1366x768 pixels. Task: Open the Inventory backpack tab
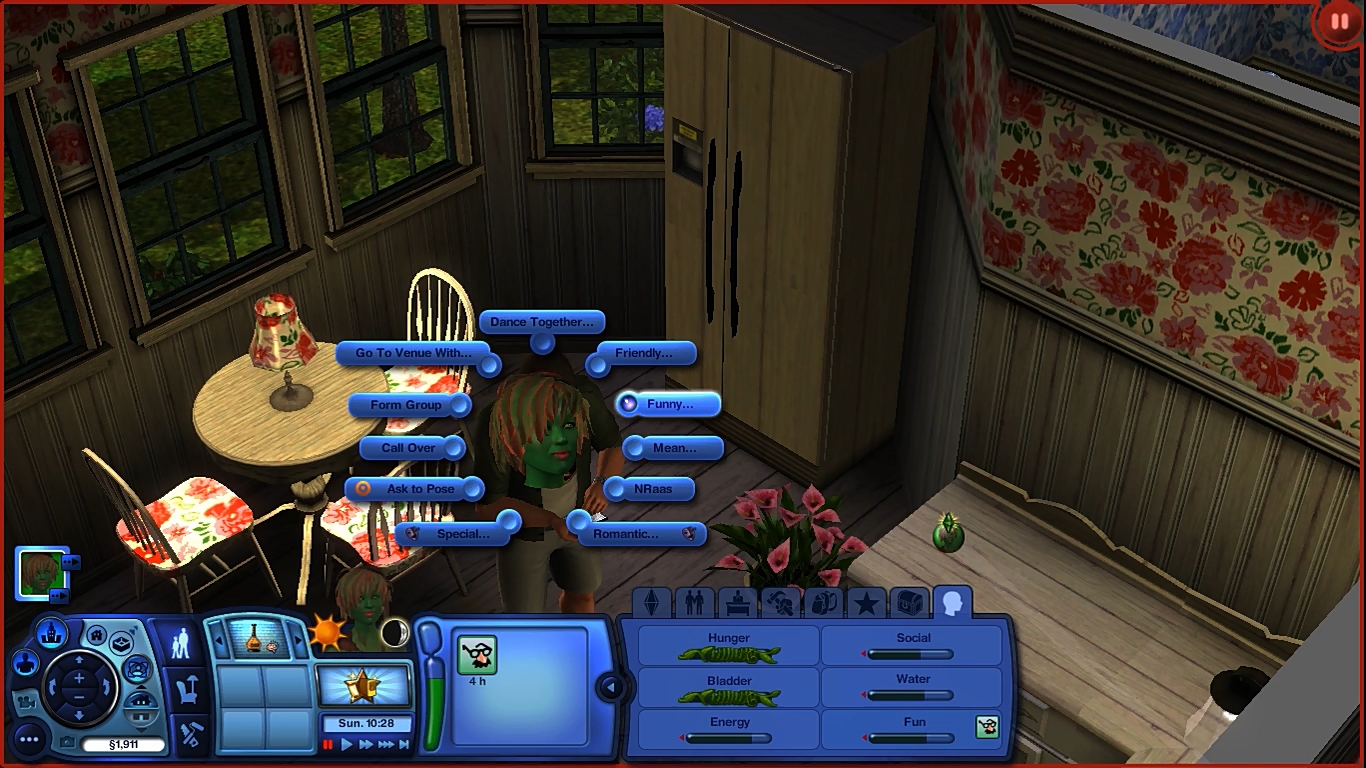[x=825, y=602]
